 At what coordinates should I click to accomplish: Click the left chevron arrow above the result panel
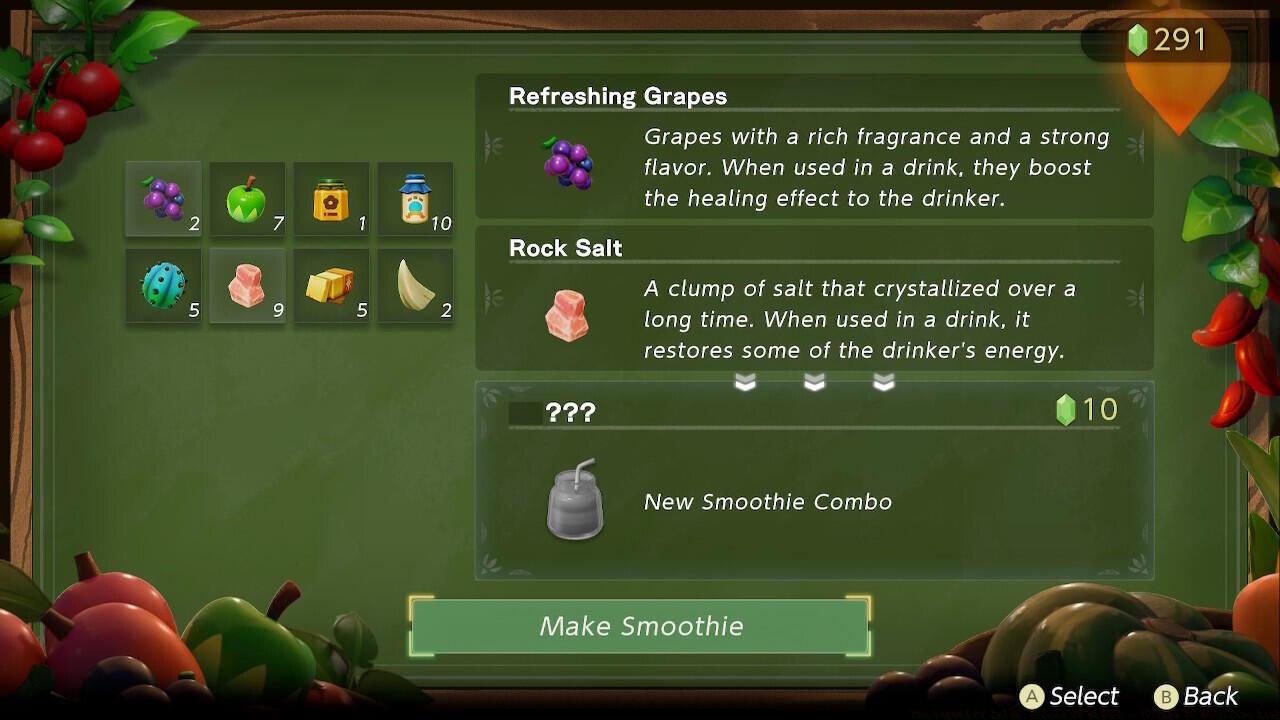coord(745,380)
